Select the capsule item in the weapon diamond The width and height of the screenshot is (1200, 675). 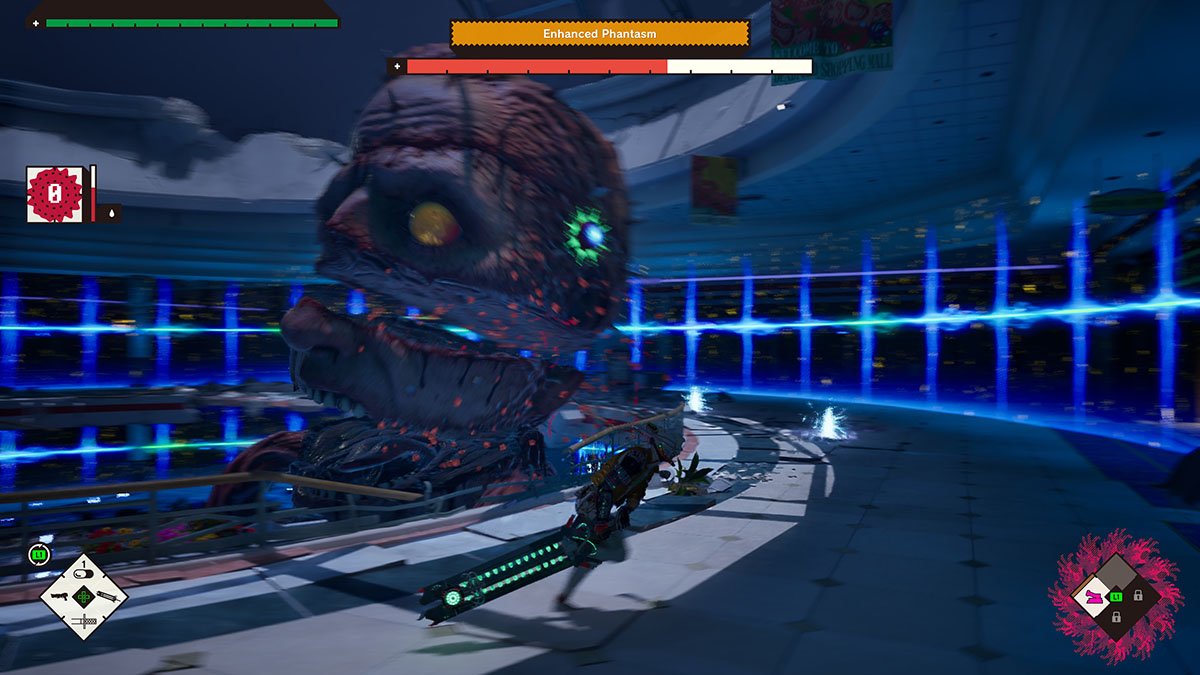point(84,573)
